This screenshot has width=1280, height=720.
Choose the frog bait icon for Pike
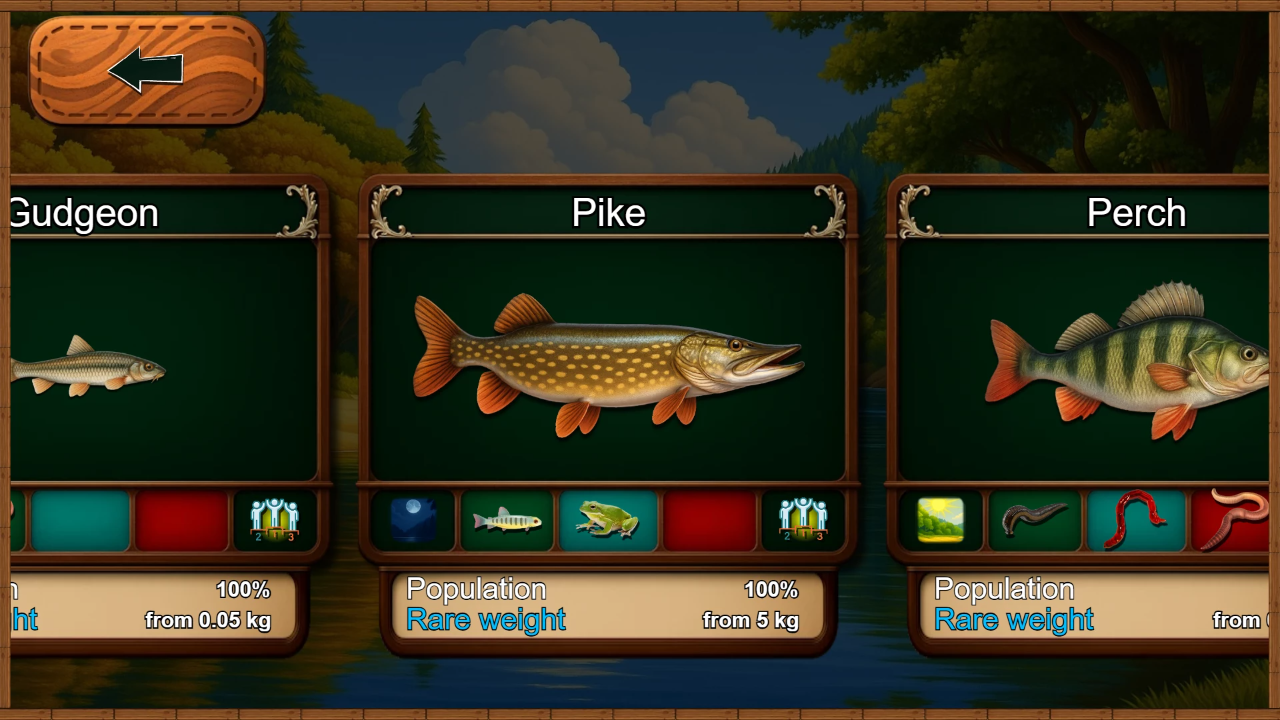pos(608,520)
